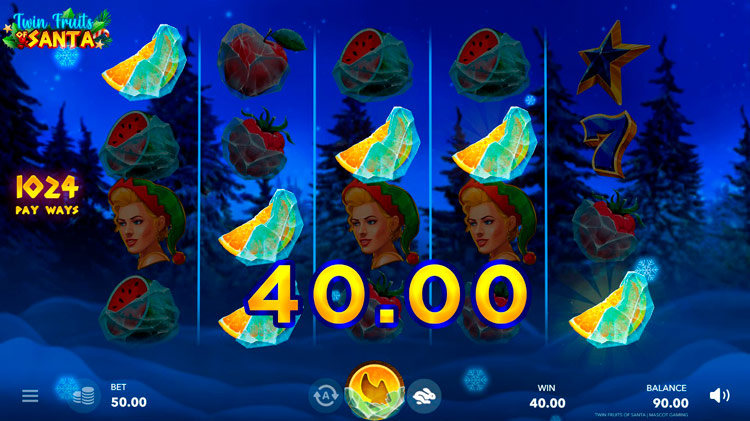Open the hamburger menu
The image size is (750, 421).
click(30, 396)
